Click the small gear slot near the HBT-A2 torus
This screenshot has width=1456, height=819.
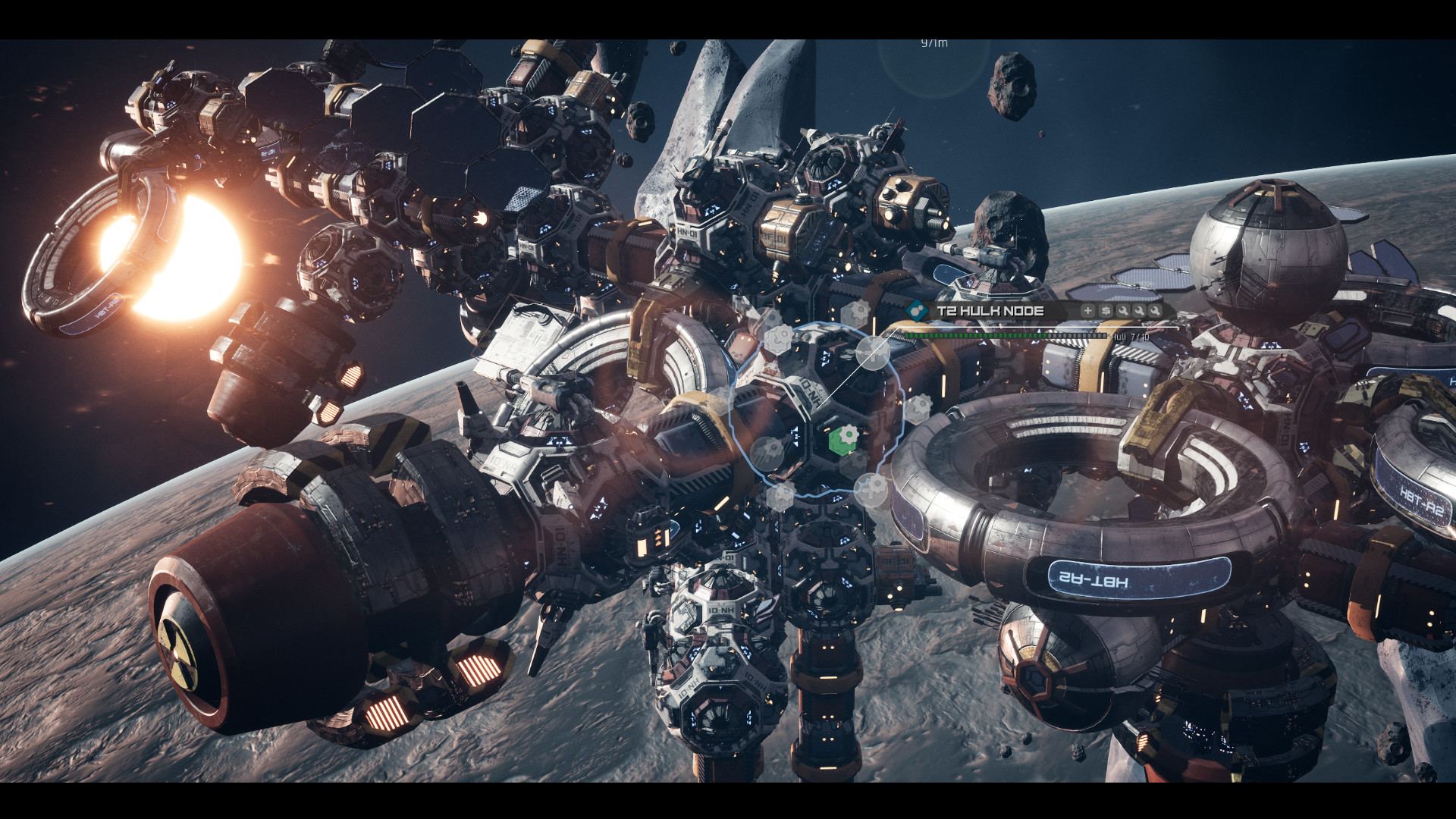tap(917, 409)
